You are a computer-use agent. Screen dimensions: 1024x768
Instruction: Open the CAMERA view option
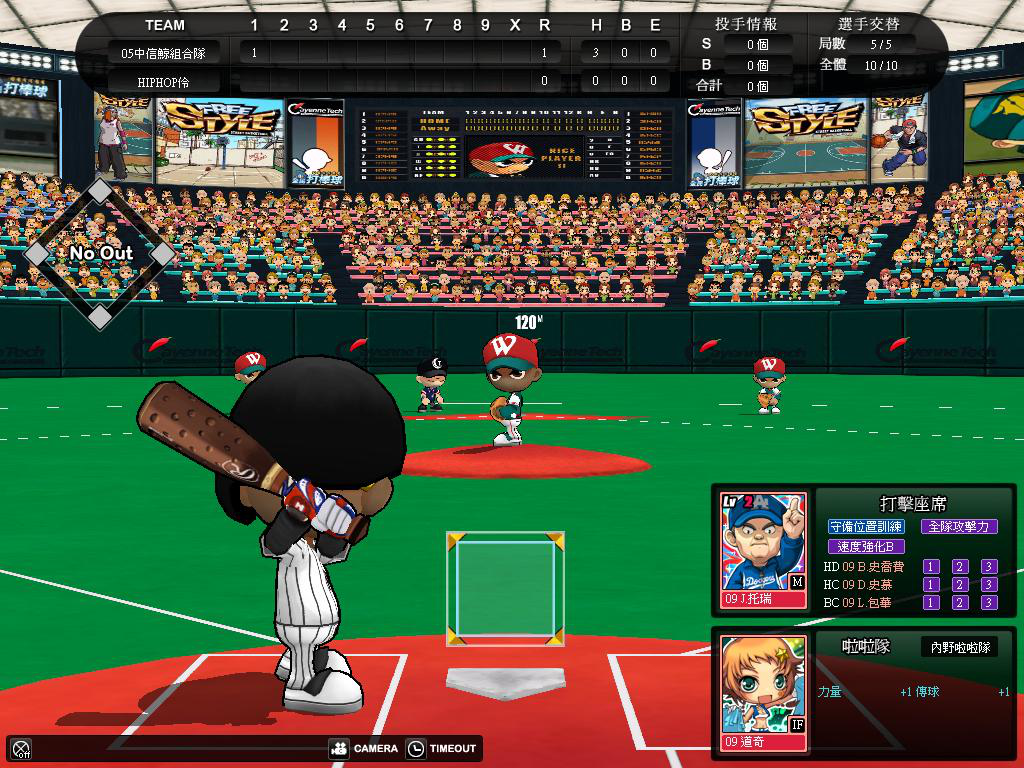pyautogui.click(x=363, y=748)
